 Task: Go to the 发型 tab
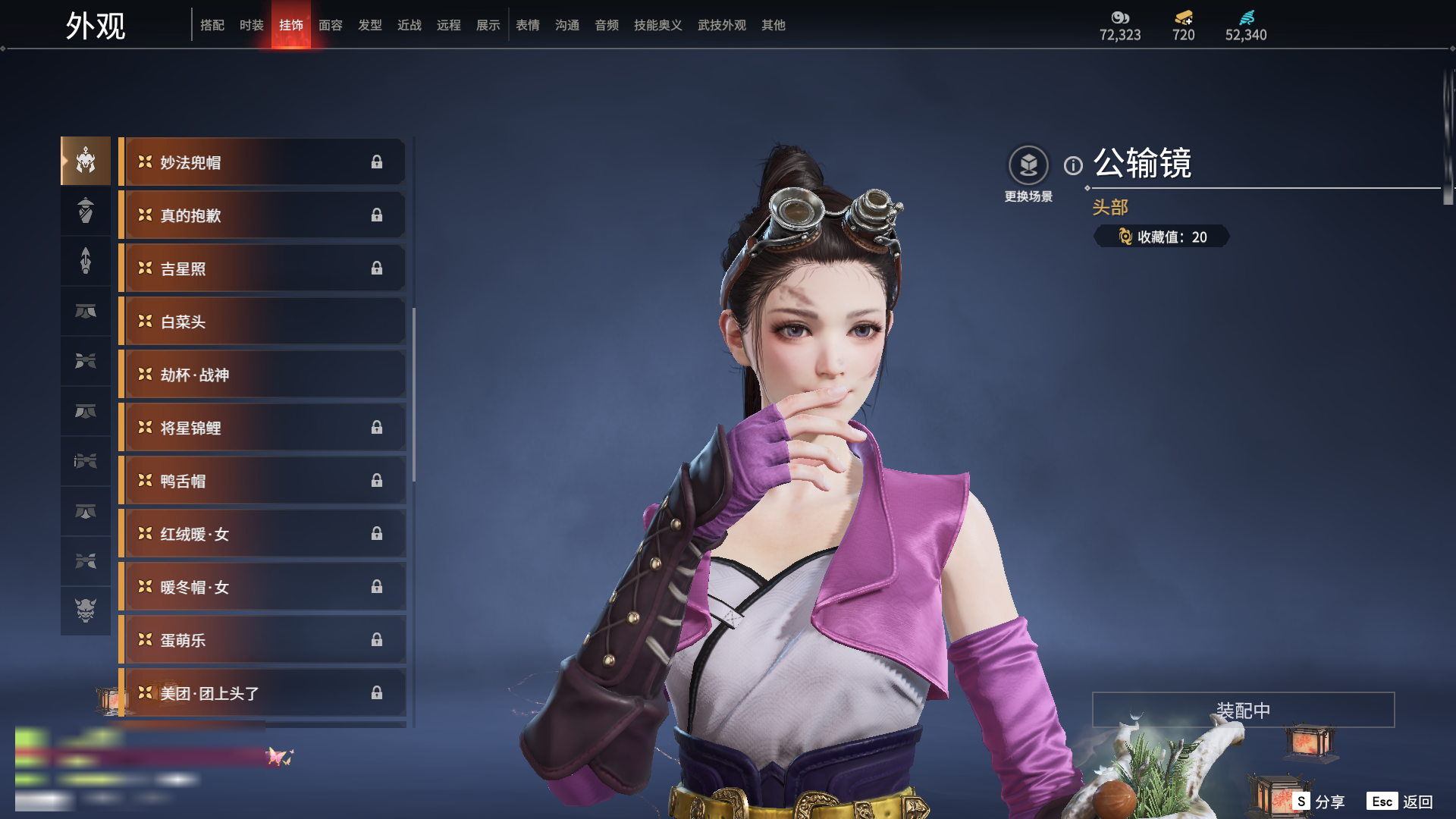click(370, 25)
